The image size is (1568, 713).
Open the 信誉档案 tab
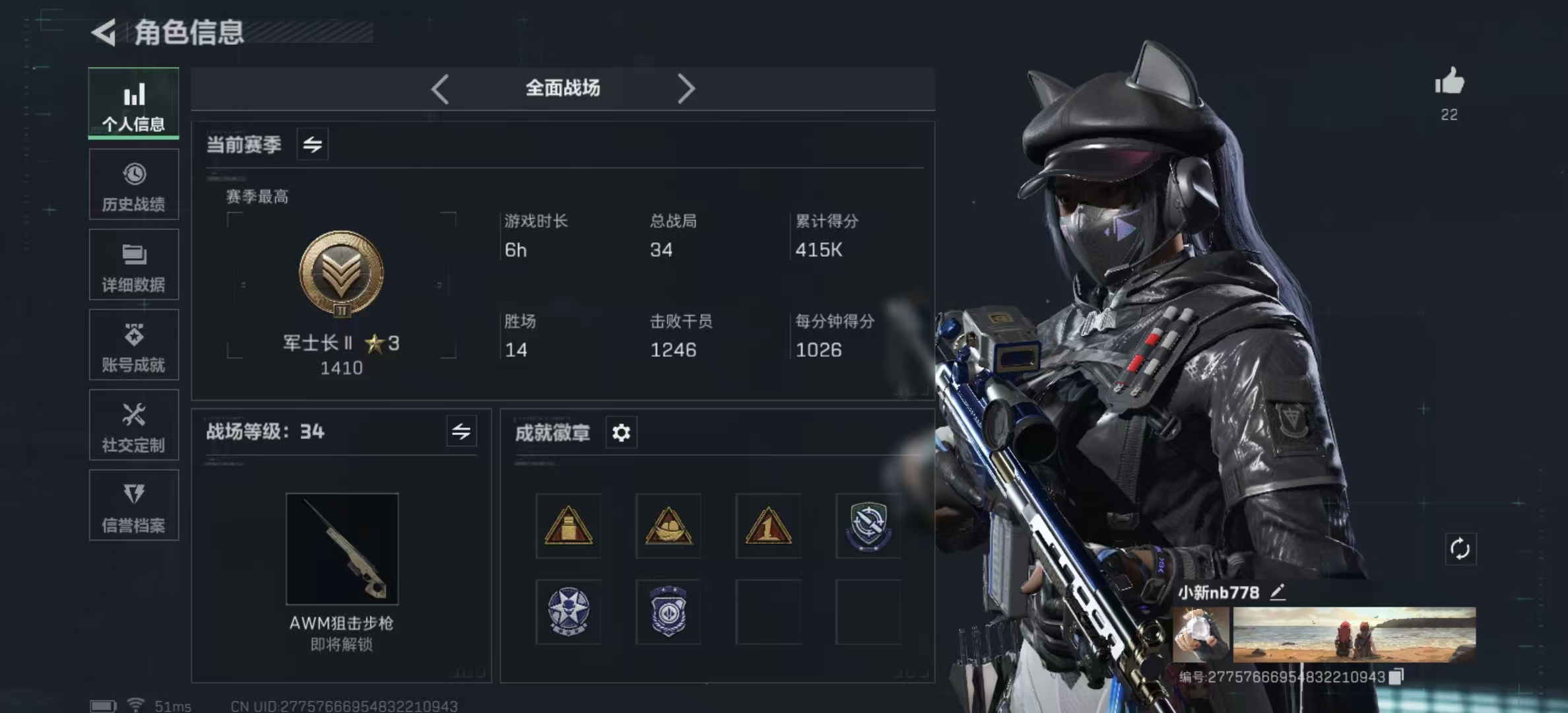click(133, 506)
